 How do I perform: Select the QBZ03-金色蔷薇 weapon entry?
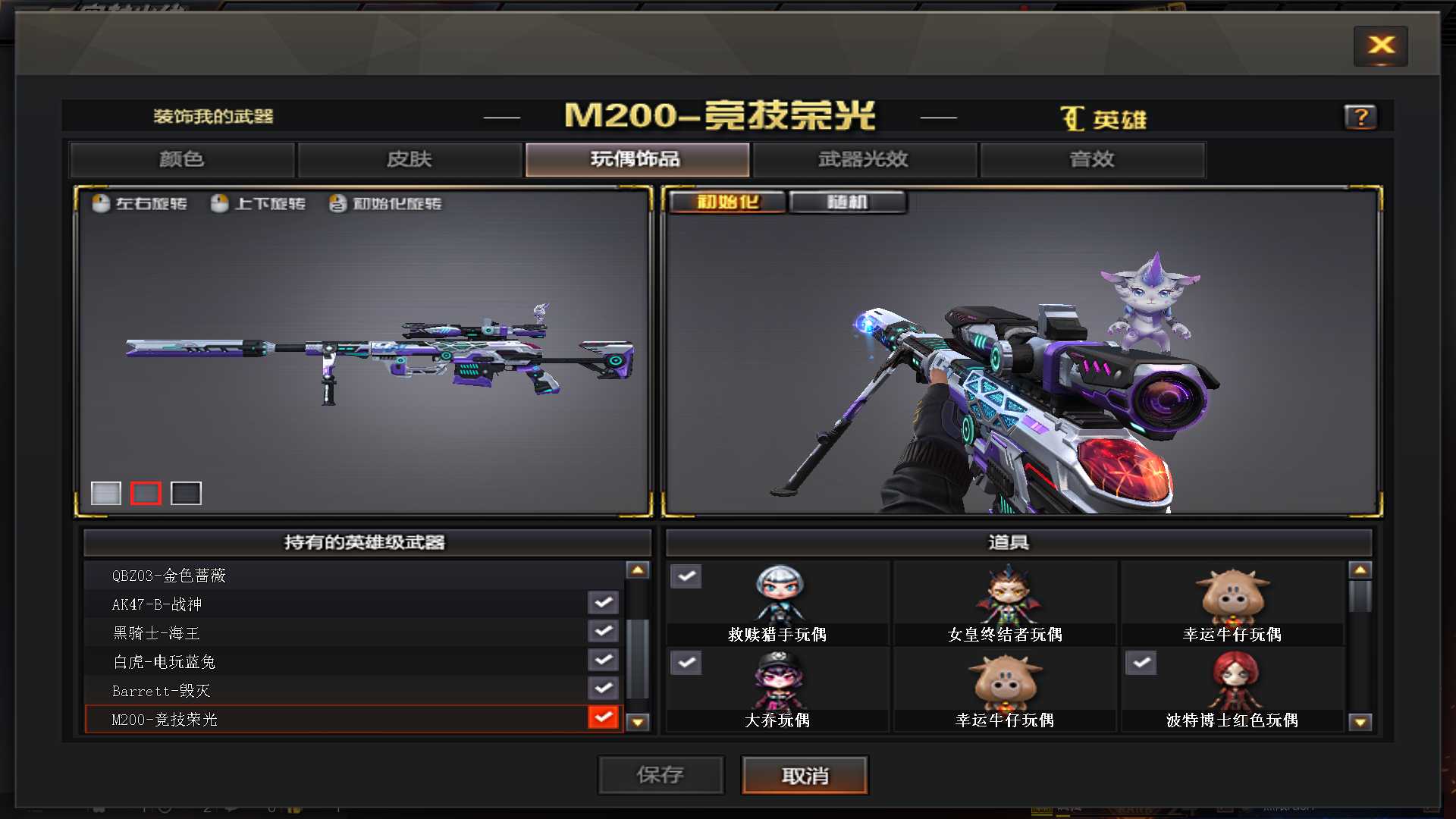click(303, 575)
